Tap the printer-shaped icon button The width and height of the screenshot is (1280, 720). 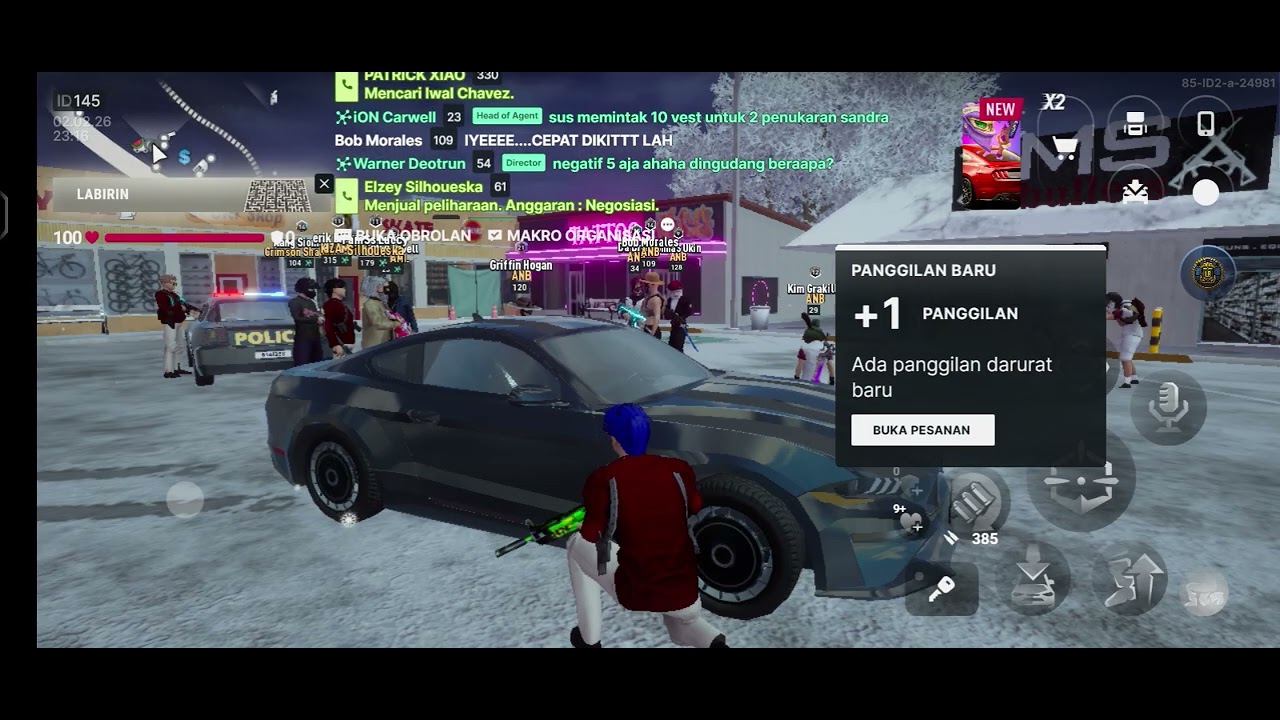(1135, 123)
